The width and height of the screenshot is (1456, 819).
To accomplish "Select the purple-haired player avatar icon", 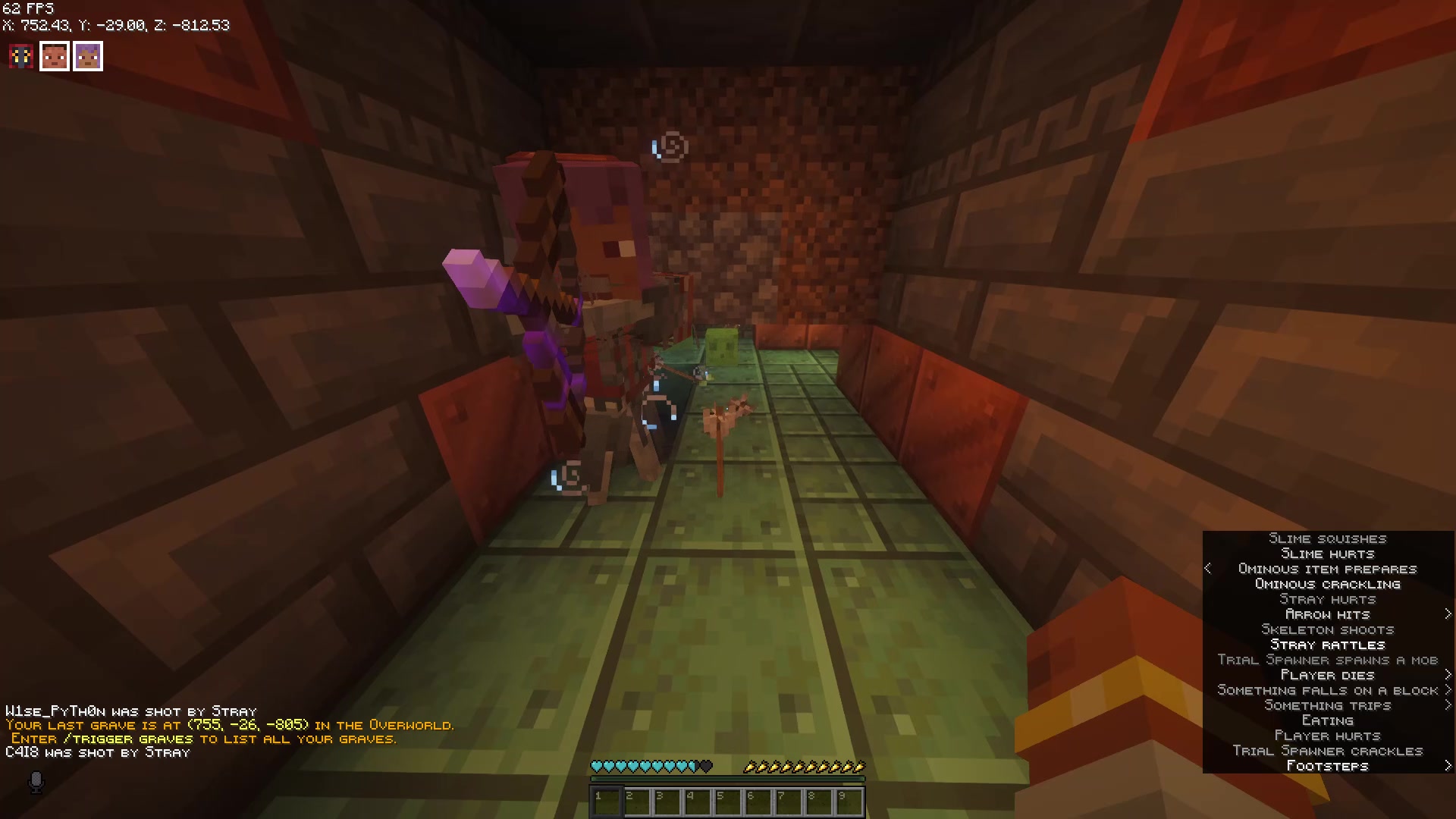I will (x=88, y=55).
